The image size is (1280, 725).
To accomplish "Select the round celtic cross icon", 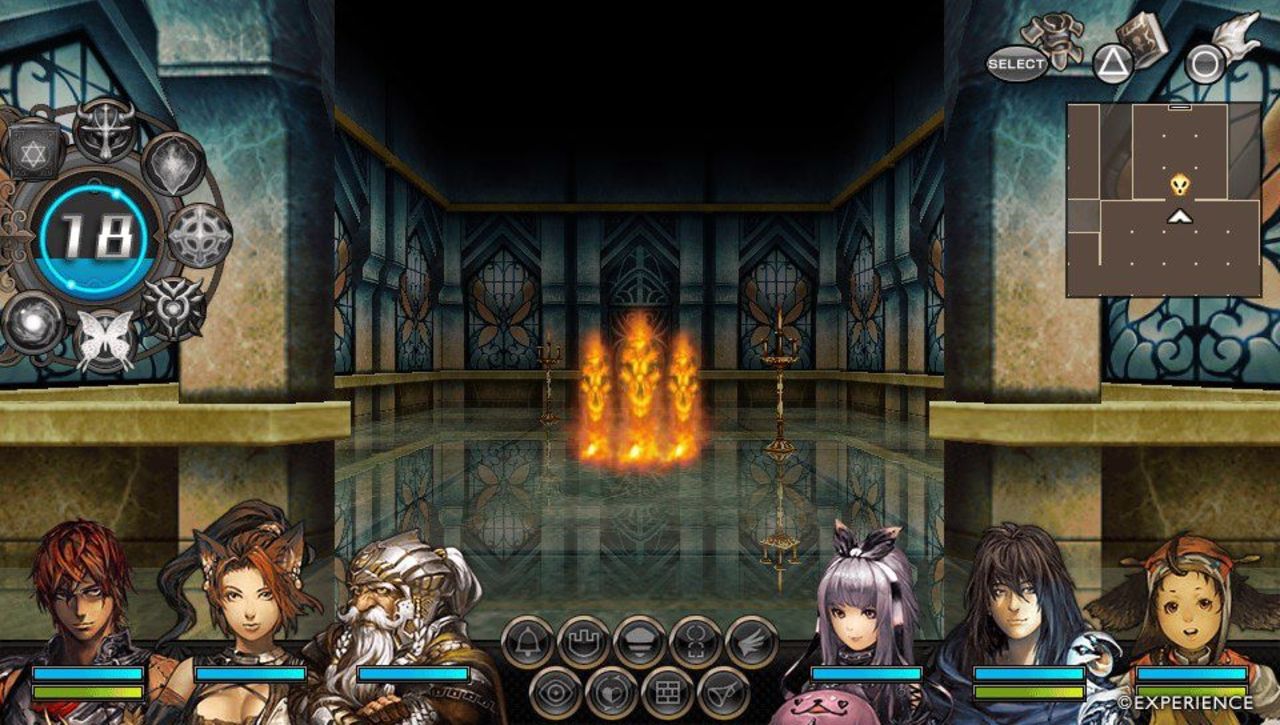I will [199, 236].
